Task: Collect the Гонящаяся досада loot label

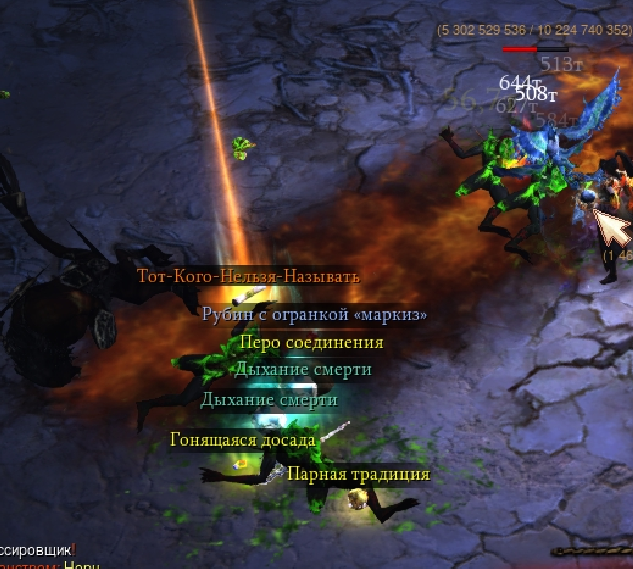Action: tap(243, 439)
